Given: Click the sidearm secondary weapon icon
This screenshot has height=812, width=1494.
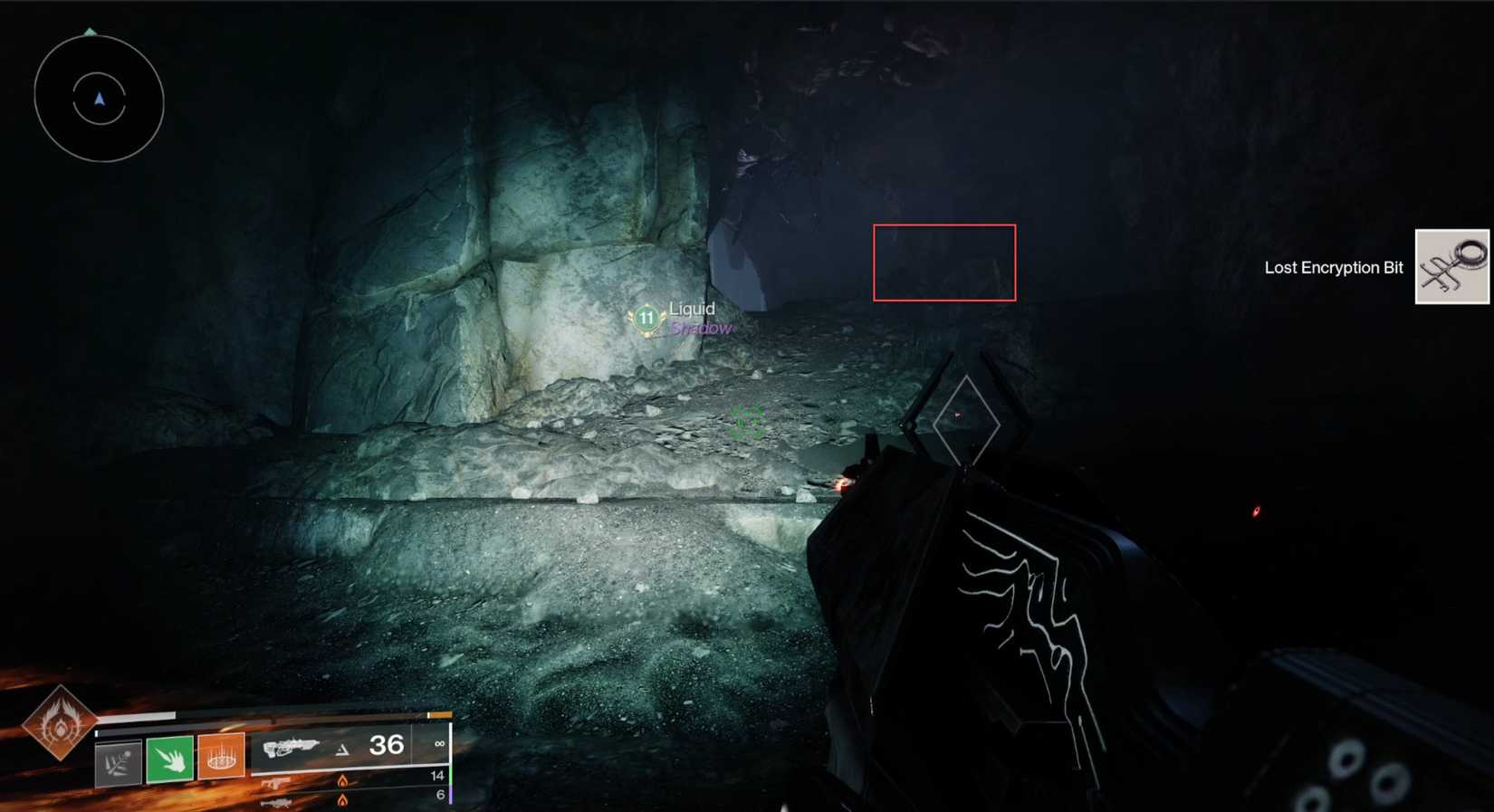Looking at the screenshot, I should click(x=276, y=784).
